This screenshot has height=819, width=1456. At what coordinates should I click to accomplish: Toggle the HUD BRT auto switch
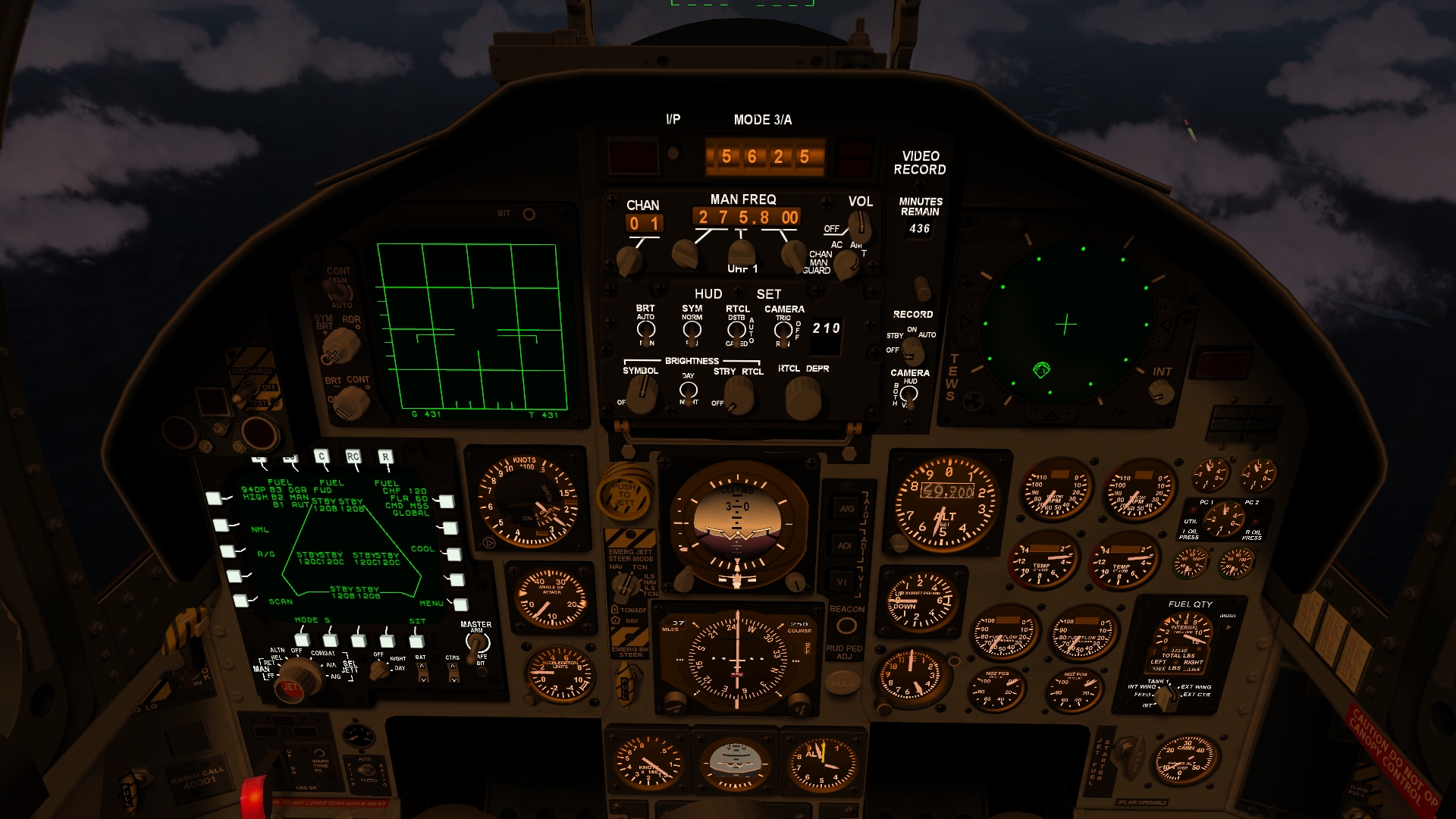click(645, 329)
